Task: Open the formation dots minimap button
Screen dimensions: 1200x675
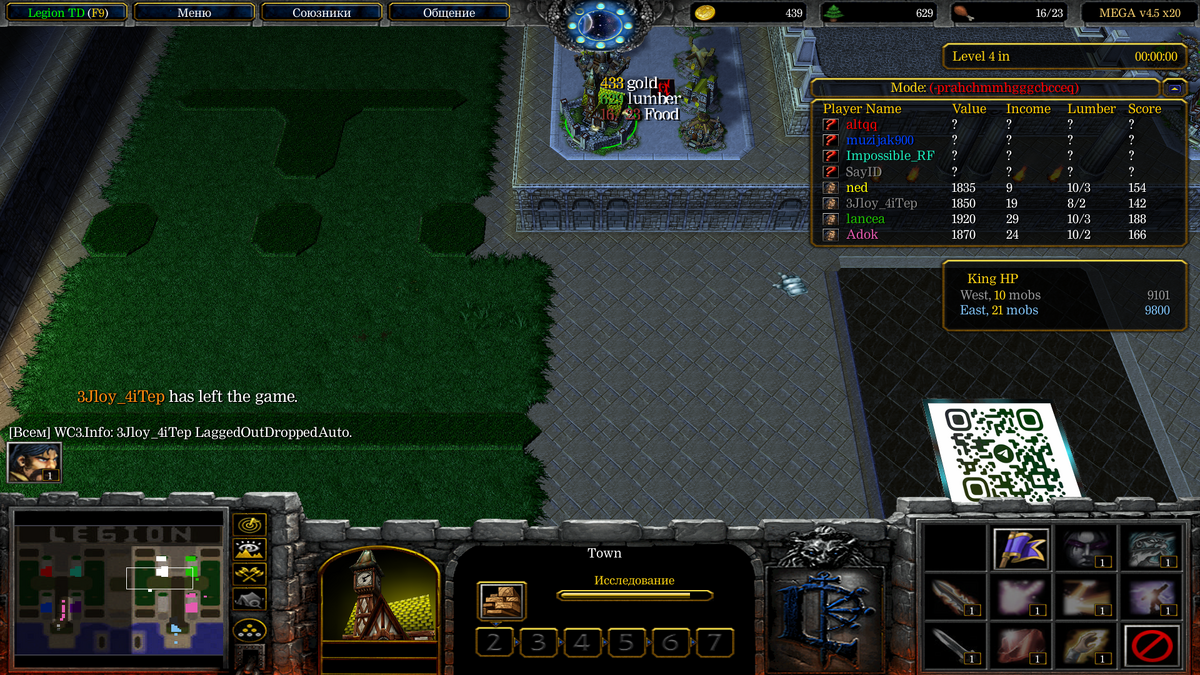Action: pyautogui.click(x=249, y=630)
